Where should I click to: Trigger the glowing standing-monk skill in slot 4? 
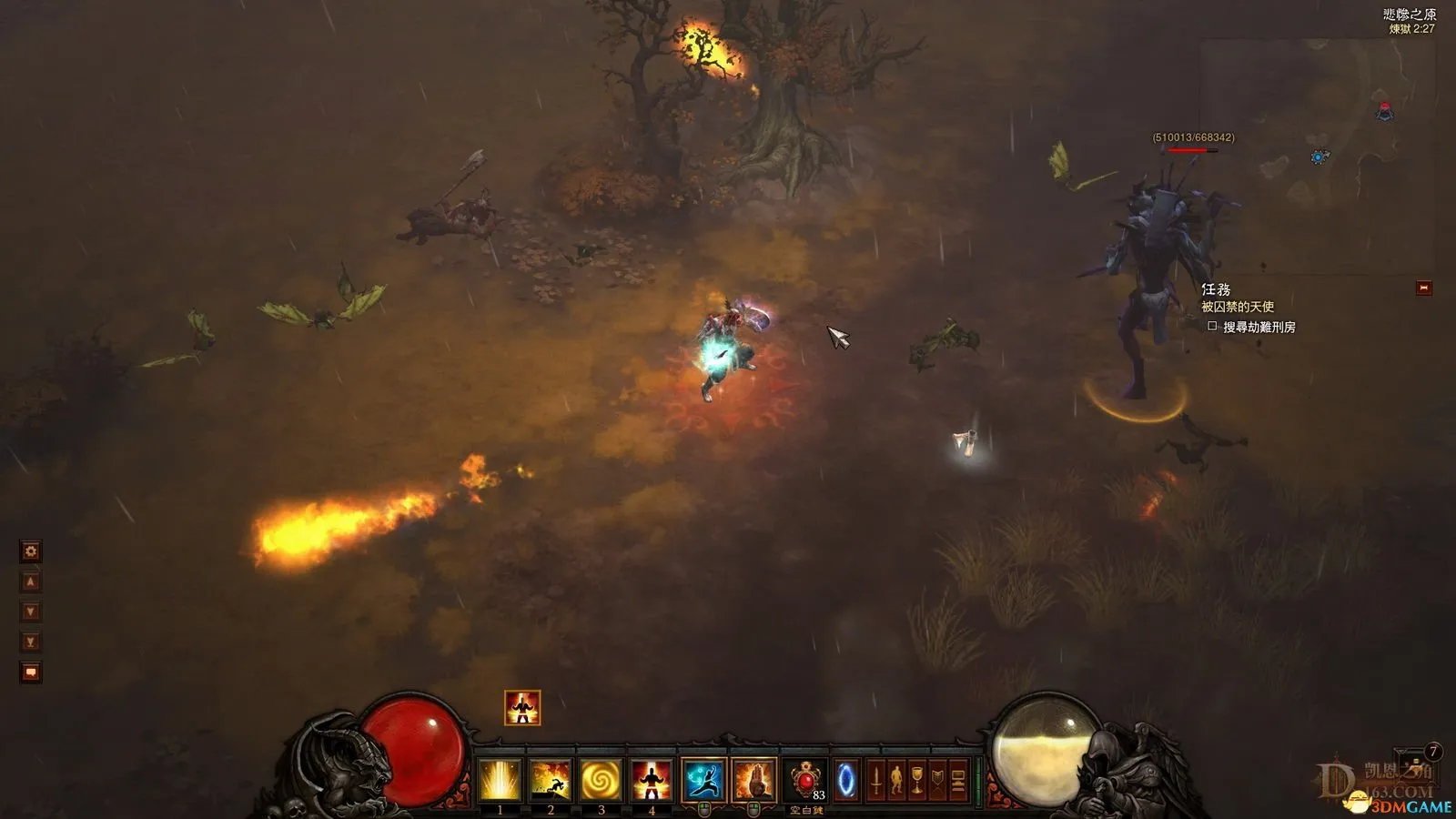pos(652,781)
